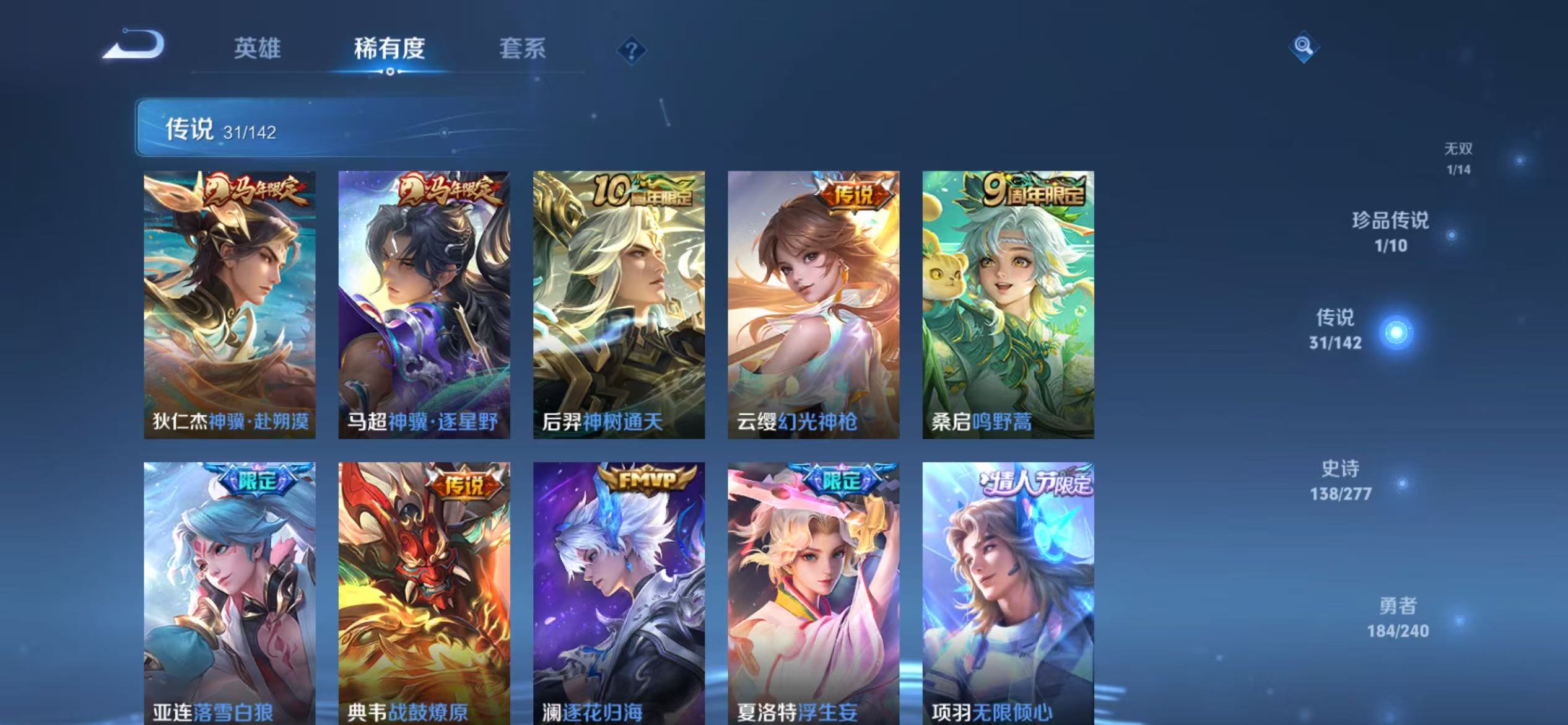Click the search magnifier icon
The width and height of the screenshot is (1568, 725).
(x=1303, y=45)
